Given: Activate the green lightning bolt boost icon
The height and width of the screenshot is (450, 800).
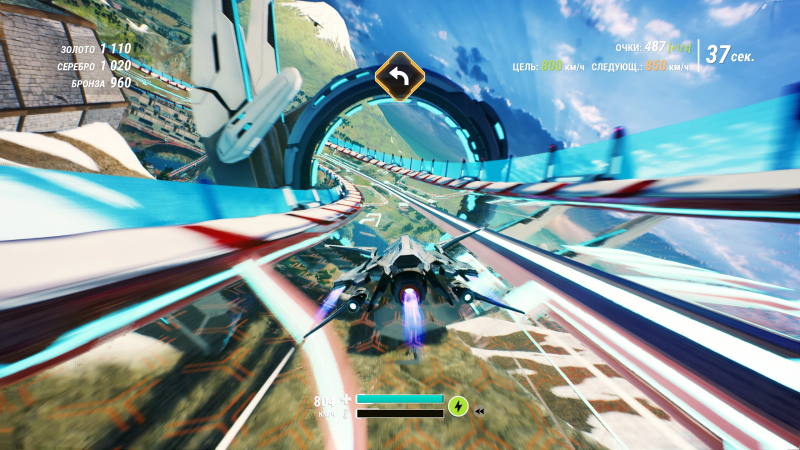Looking at the screenshot, I should 458,406.
